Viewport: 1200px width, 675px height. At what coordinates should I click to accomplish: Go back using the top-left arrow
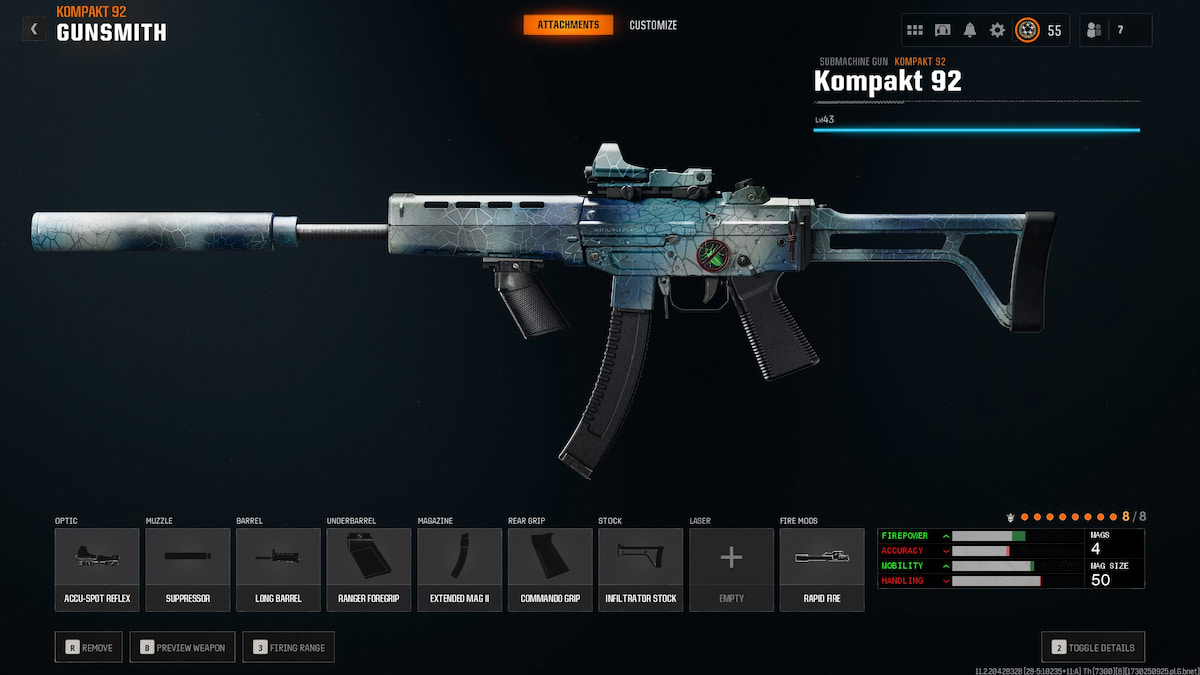[34, 30]
